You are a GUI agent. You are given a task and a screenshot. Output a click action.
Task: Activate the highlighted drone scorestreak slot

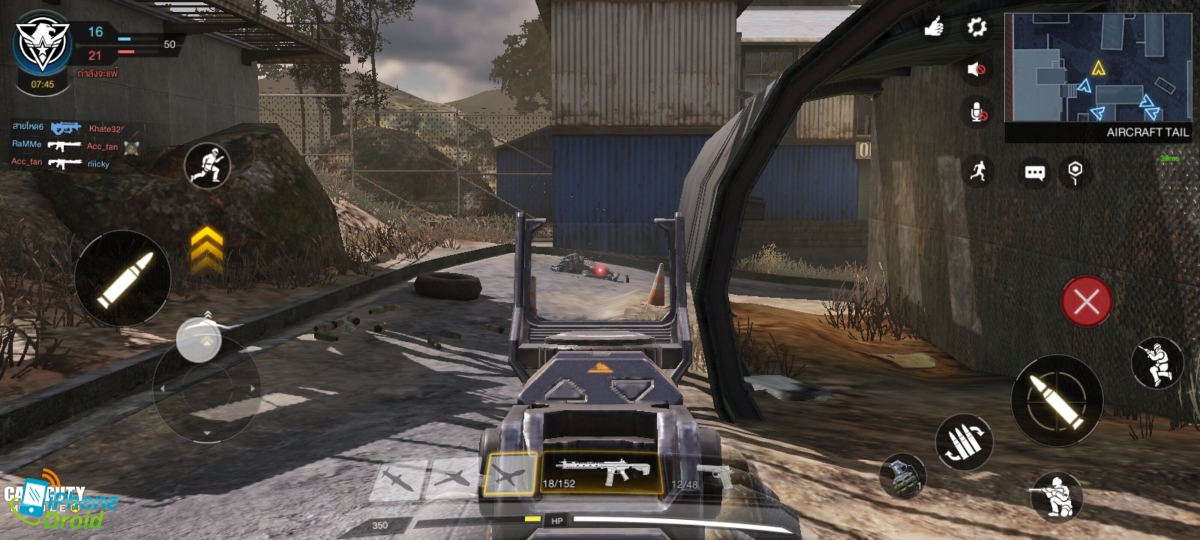pyautogui.click(x=510, y=475)
